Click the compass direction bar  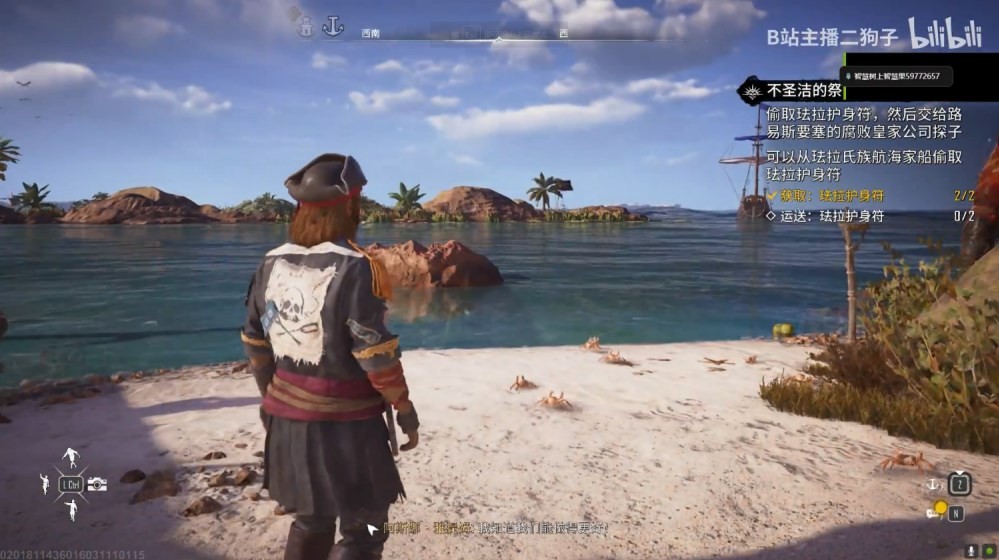pos(500,38)
